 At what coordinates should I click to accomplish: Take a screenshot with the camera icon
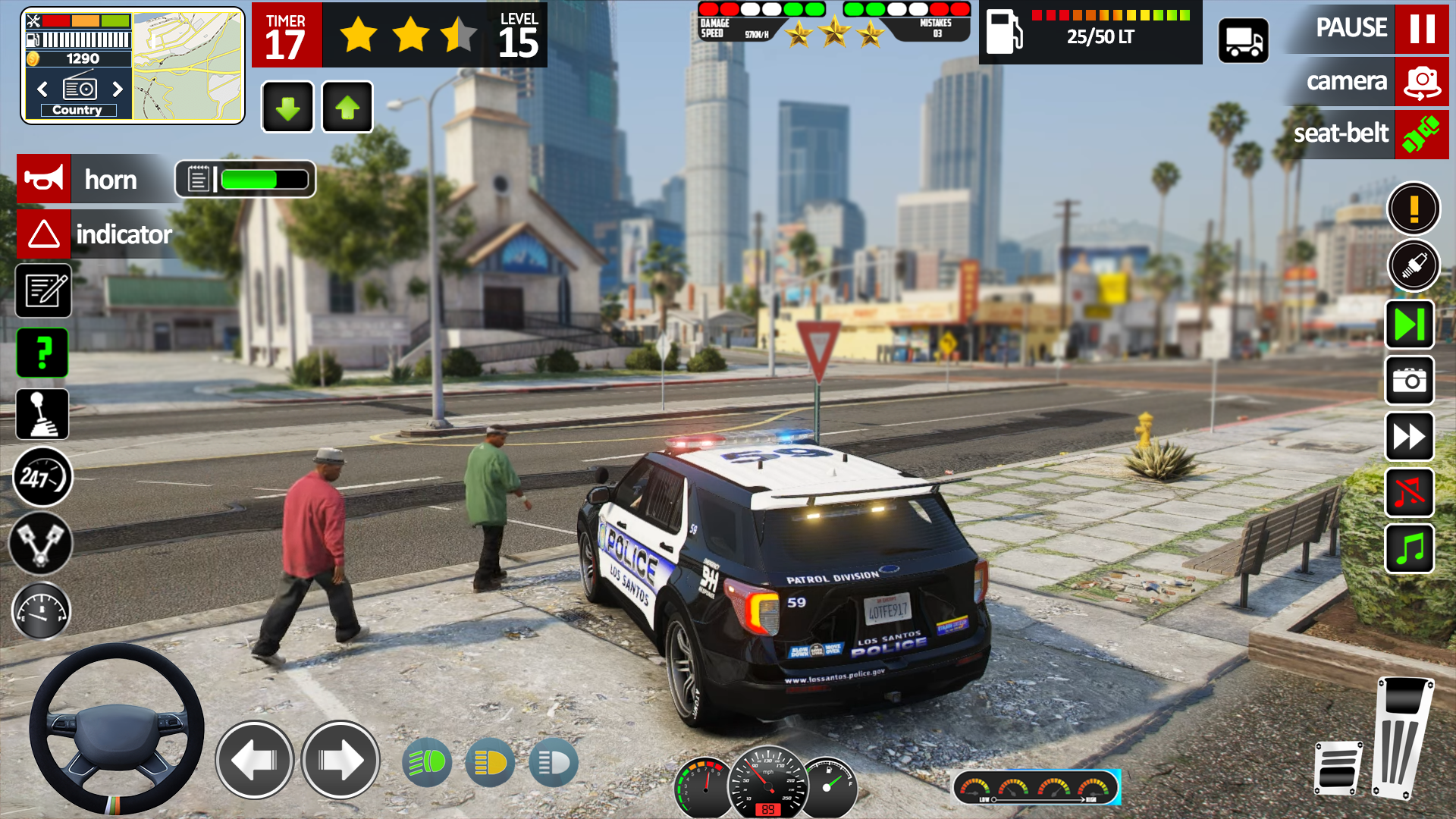[x=1410, y=381]
